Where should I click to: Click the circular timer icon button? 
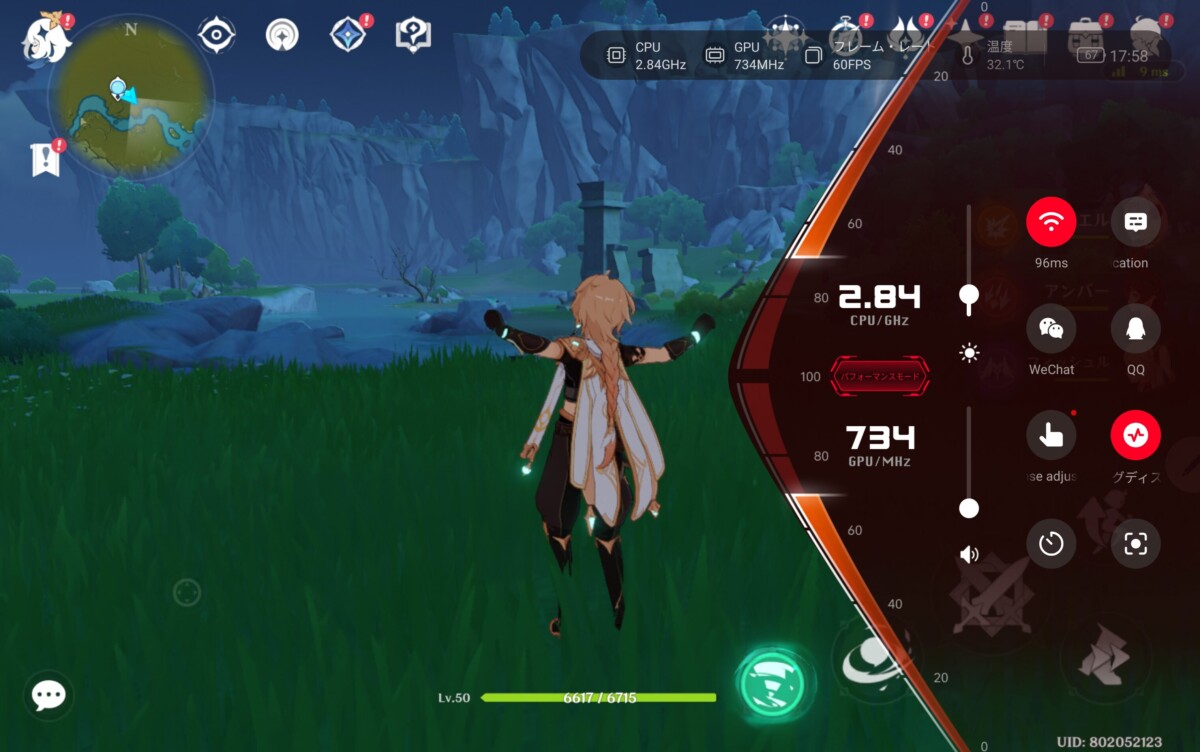click(x=1051, y=544)
